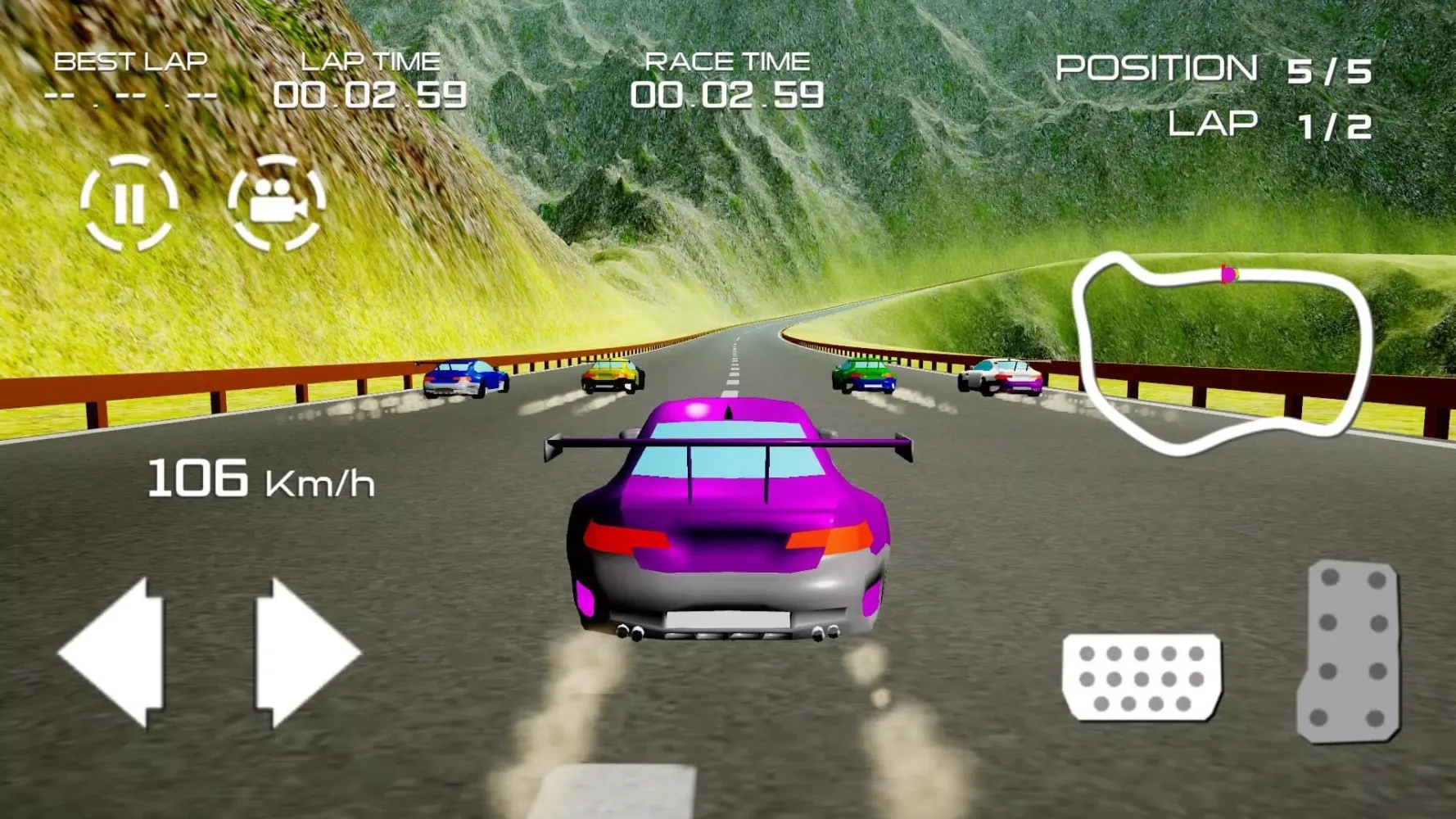Steer left with the left arrow
This screenshot has height=819, width=1456.
pyautogui.click(x=115, y=653)
